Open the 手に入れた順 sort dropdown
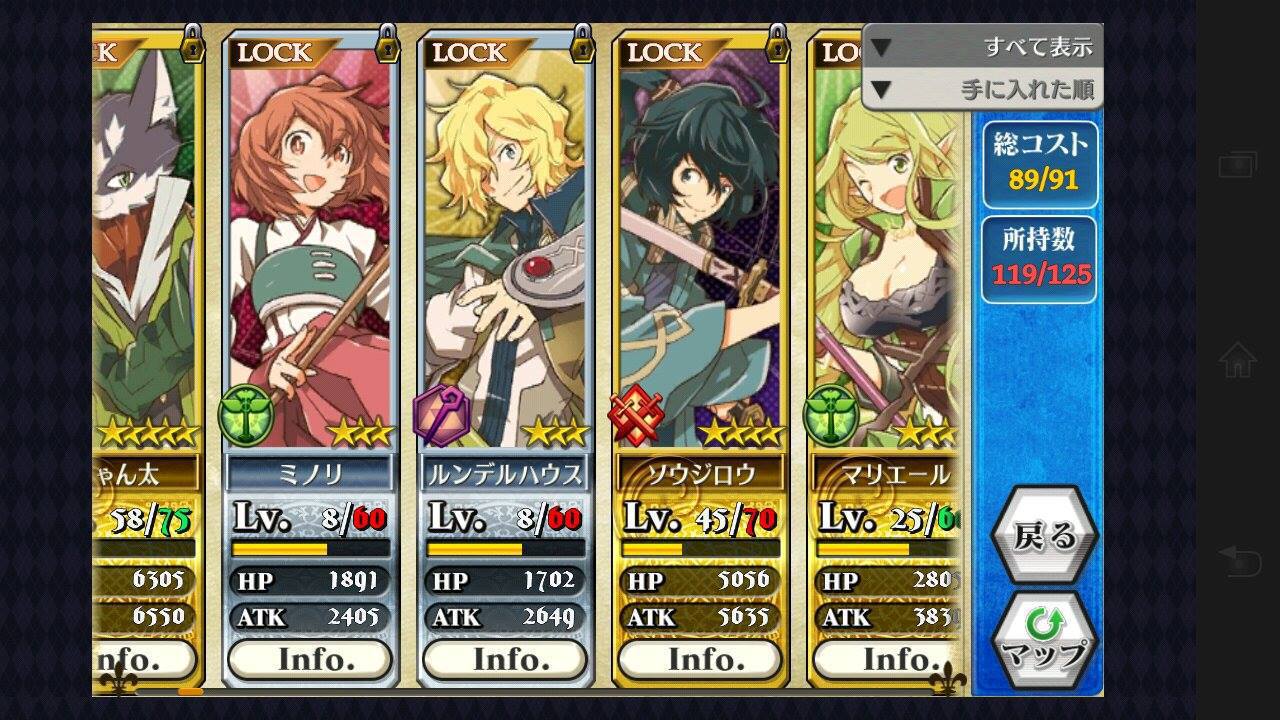 [982, 90]
